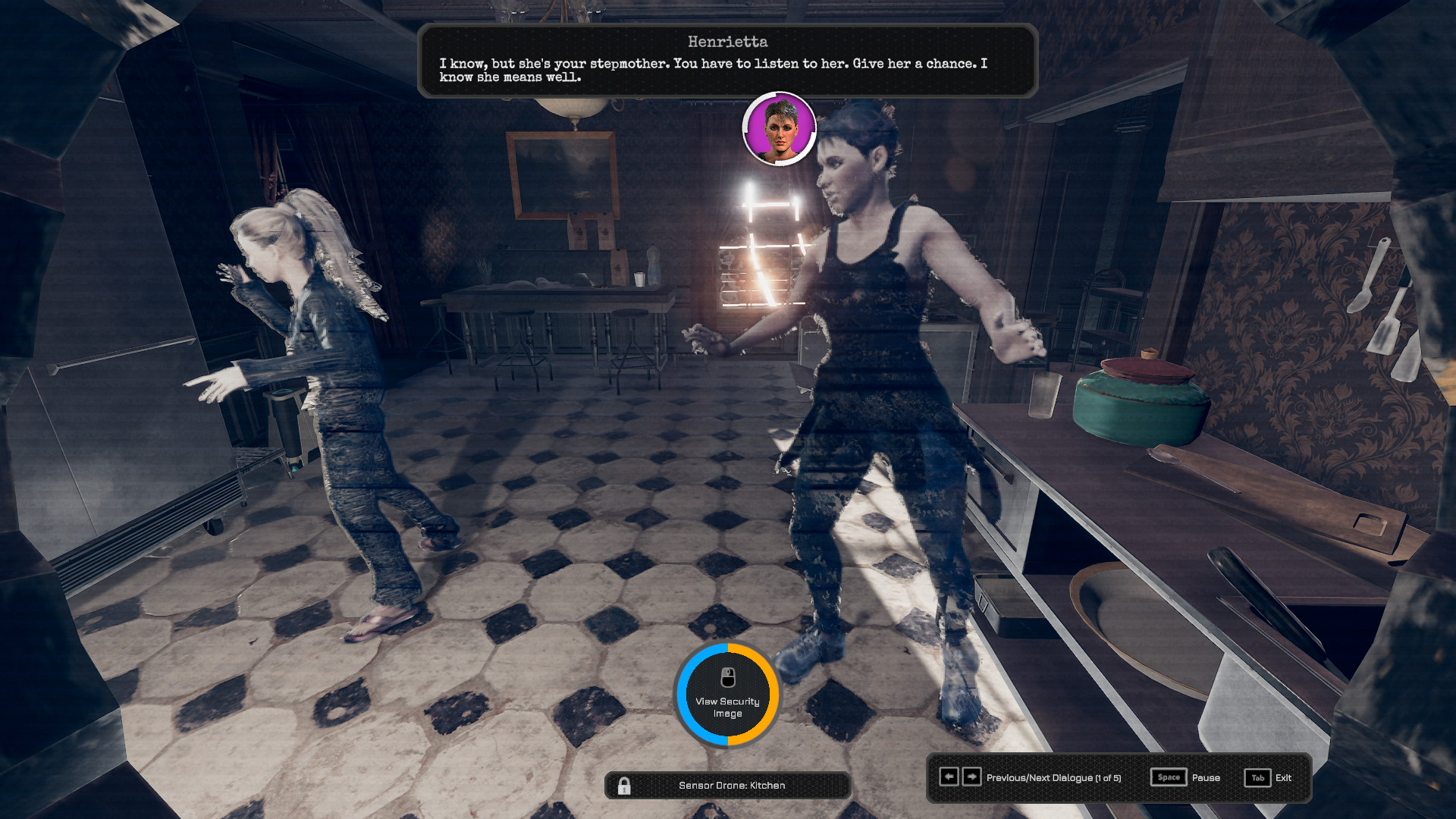Select the Sensor Drone: Kitchen label bar
Viewport: 1456px width, 819px height.
(x=731, y=786)
